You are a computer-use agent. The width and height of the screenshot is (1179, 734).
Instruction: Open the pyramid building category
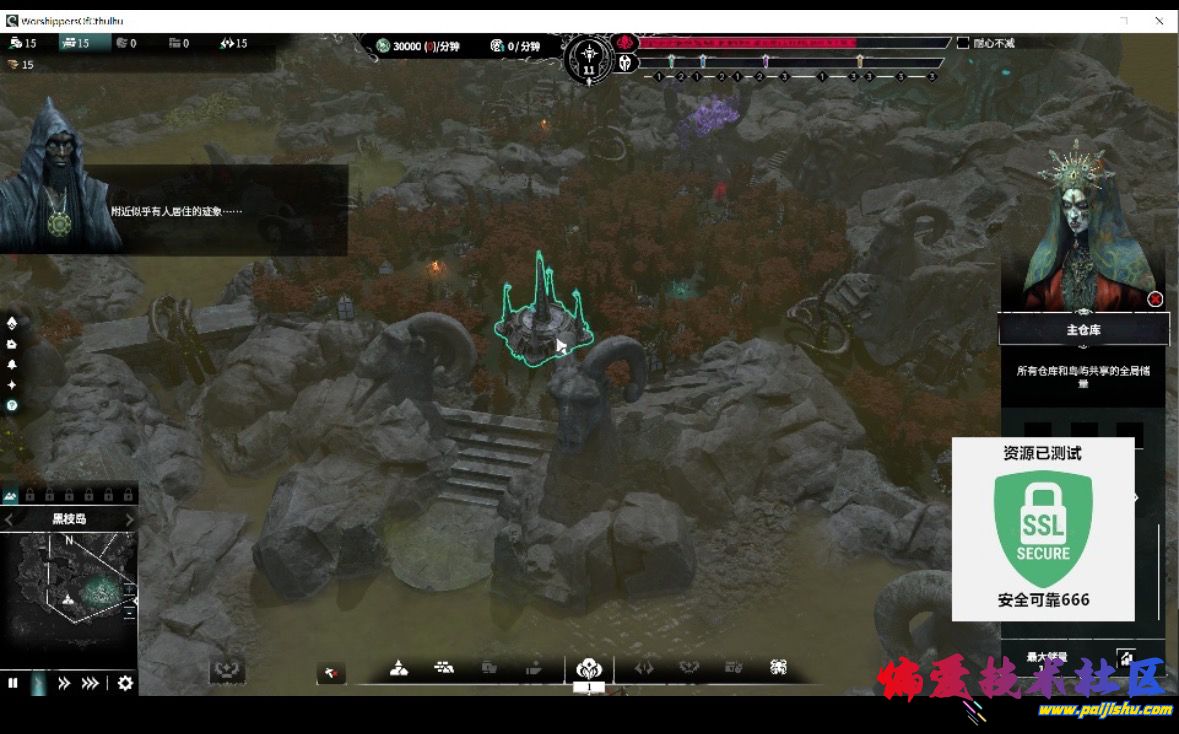(399, 668)
